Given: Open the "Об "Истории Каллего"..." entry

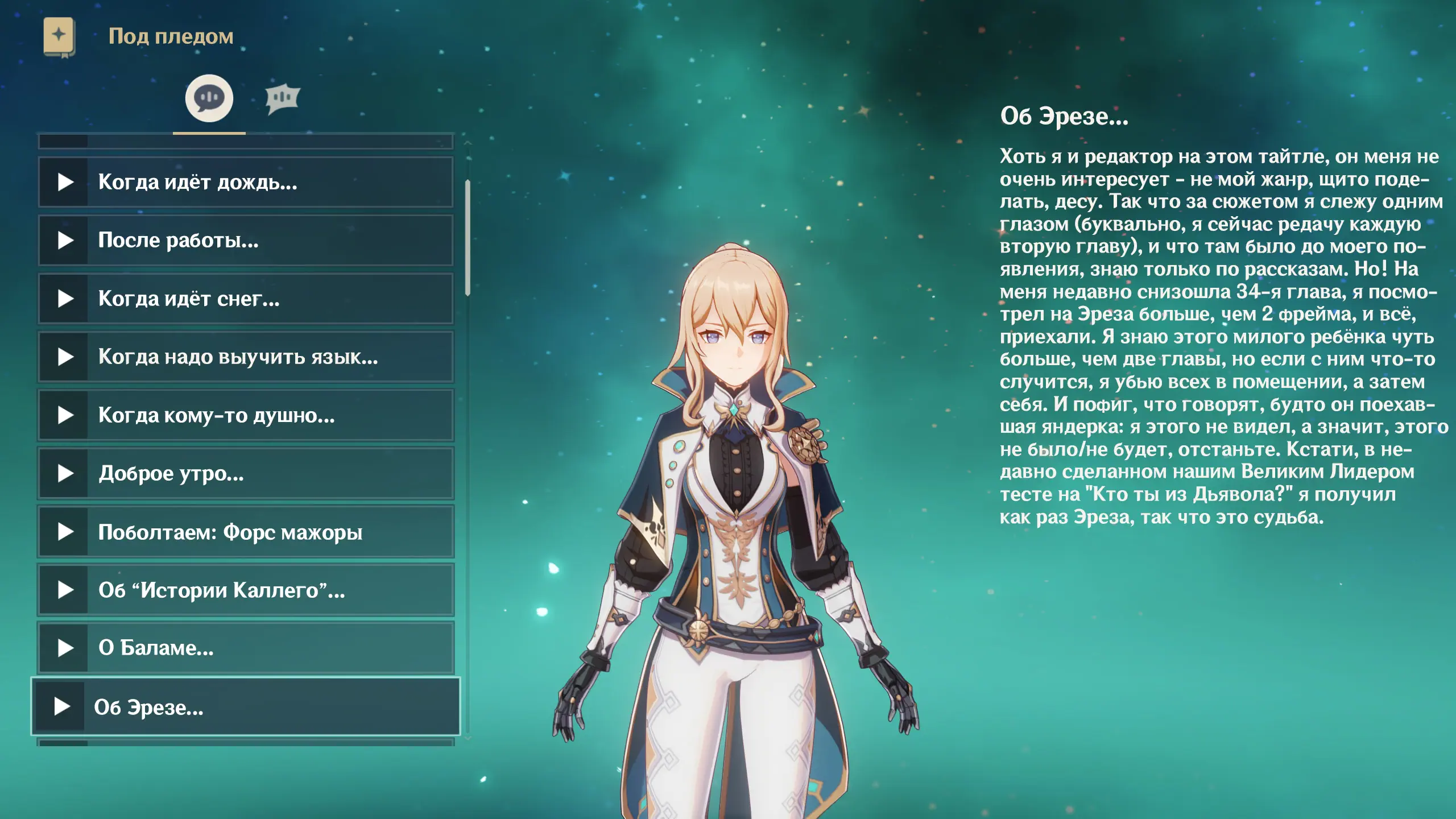Looking at the screenshot, I should click(x=246, y=590).
